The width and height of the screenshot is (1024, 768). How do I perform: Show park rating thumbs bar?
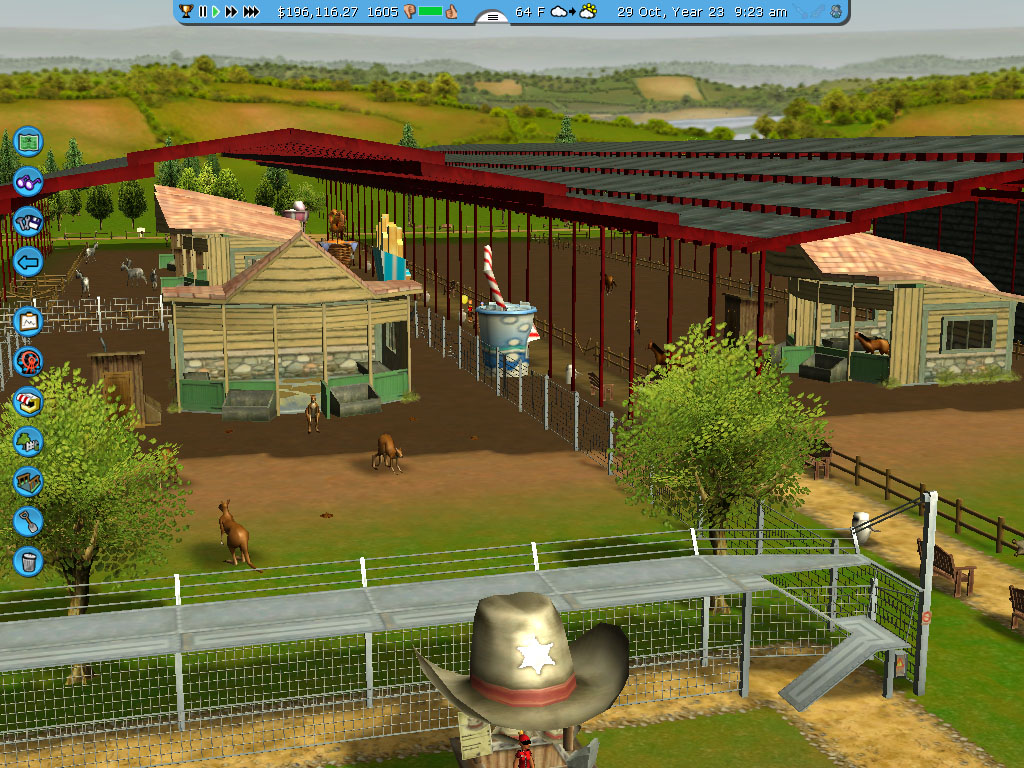[x=430, y=12]
